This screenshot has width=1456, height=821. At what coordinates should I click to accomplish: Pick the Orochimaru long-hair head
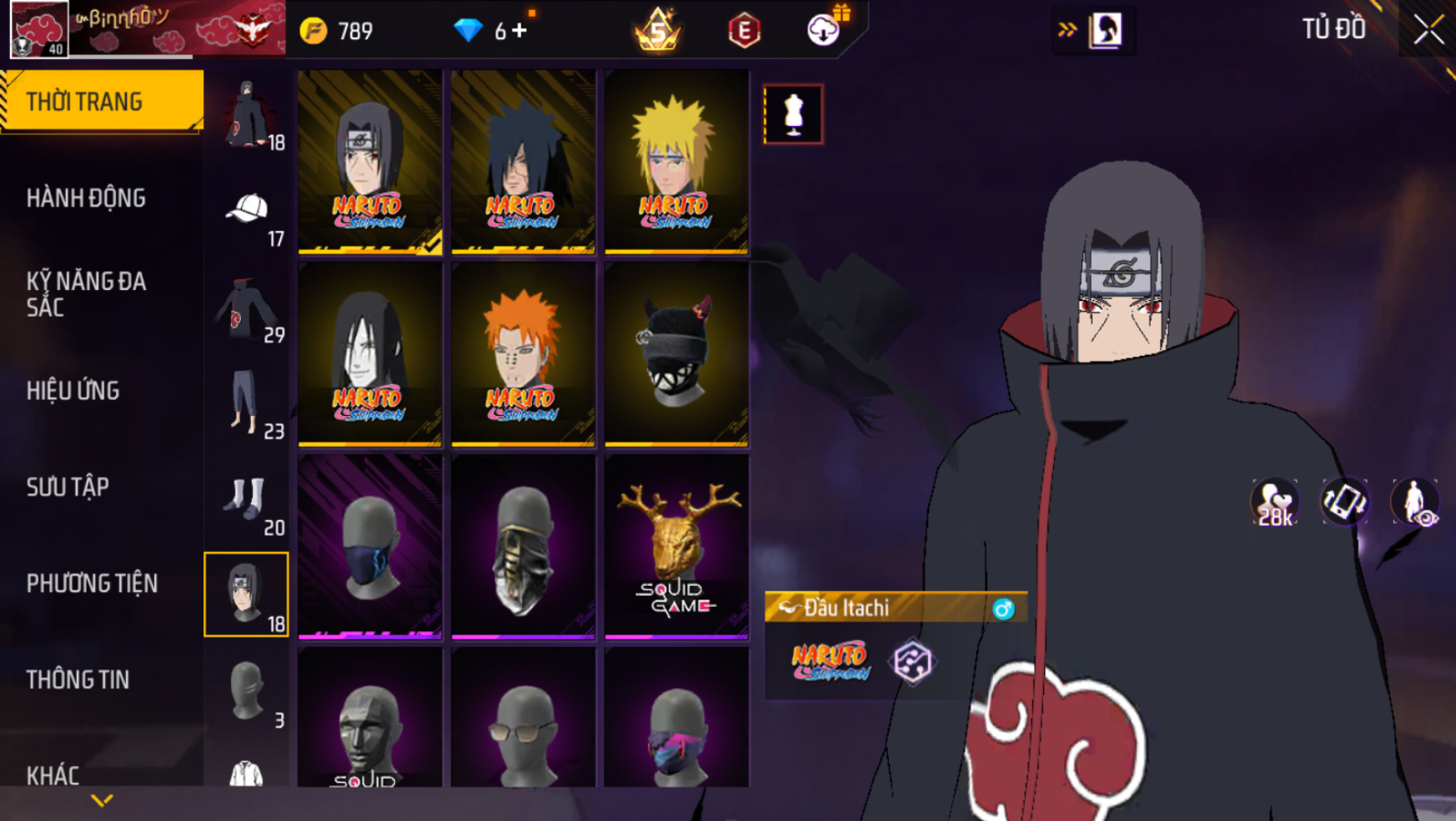[369, 354]
